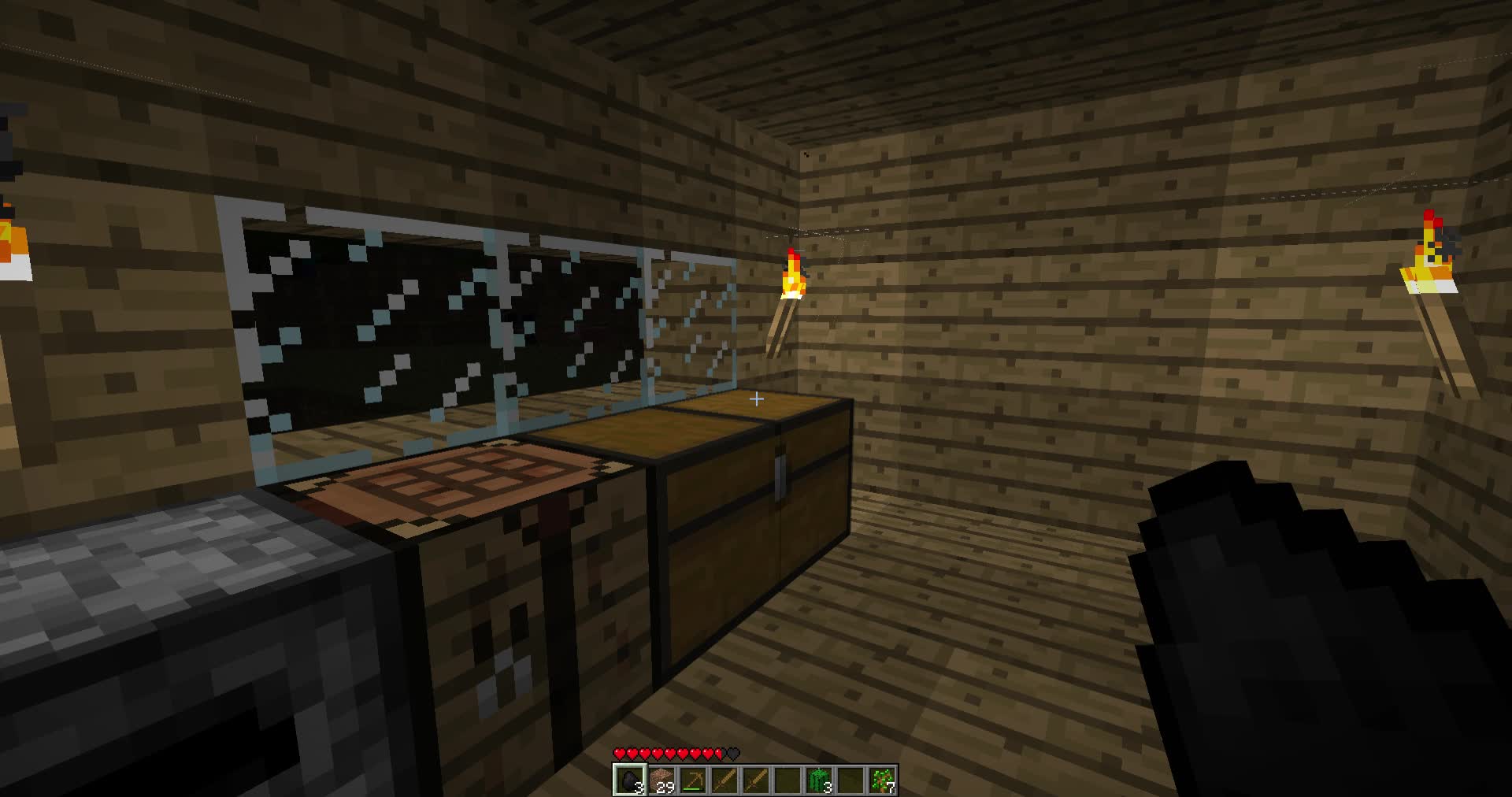The image size is (1512, 797).
Task: Click the crosshair at screen center
Action: click(756, 399)
